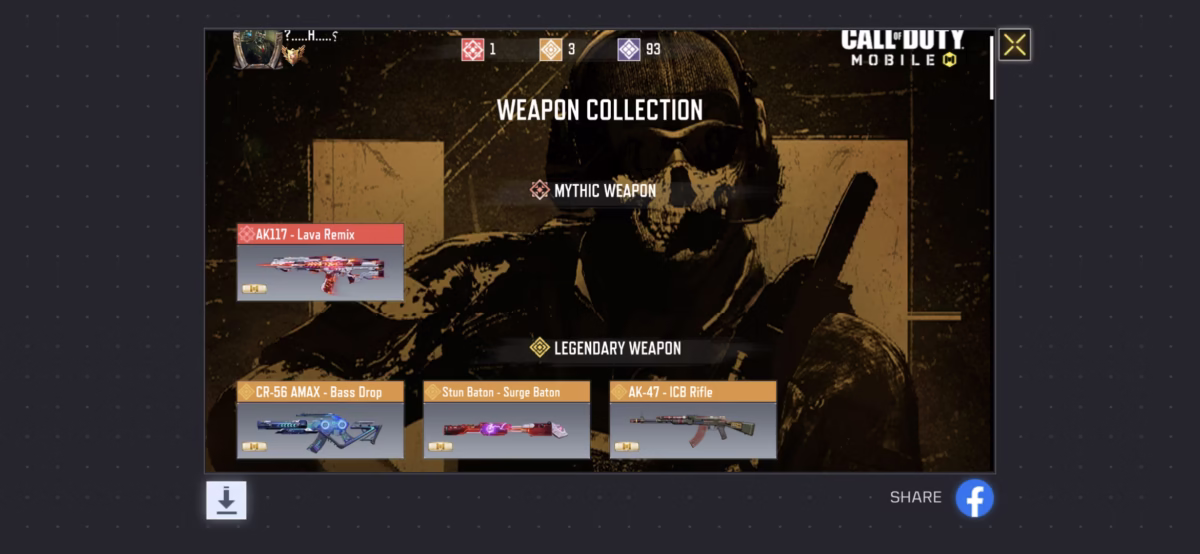
Task: Share the collection on Facebook
Action: [x=974, y=498]
